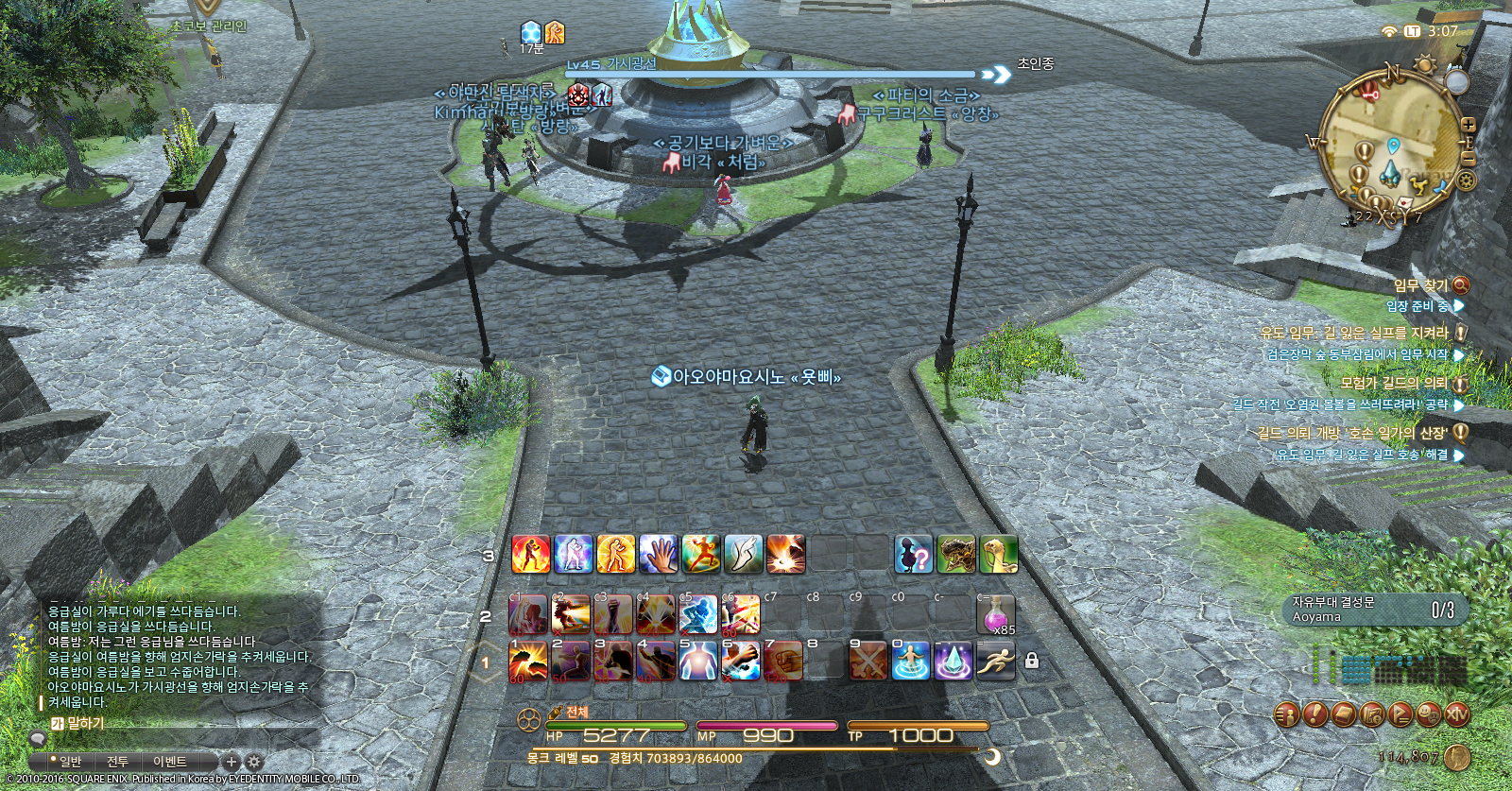Open the 이벤트 chat tab
The height and width of the screenshot is (791, 1512).
170,762
